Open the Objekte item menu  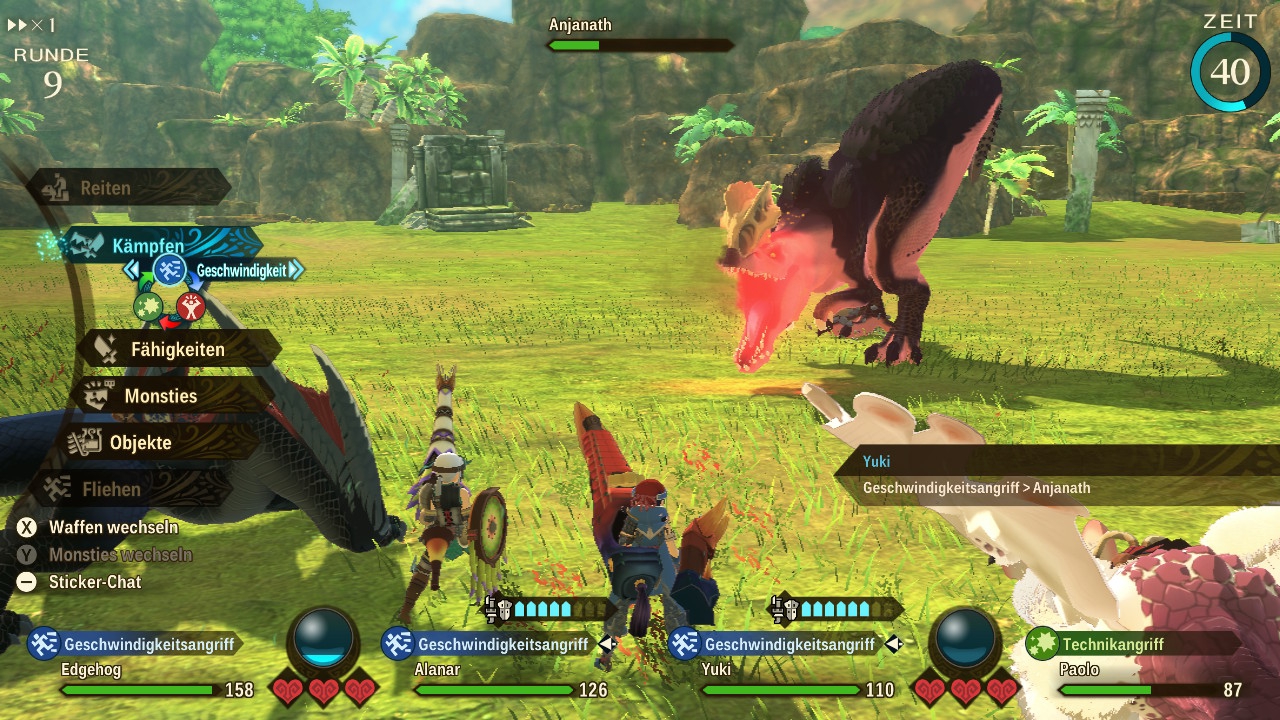[x=140, y=442]
